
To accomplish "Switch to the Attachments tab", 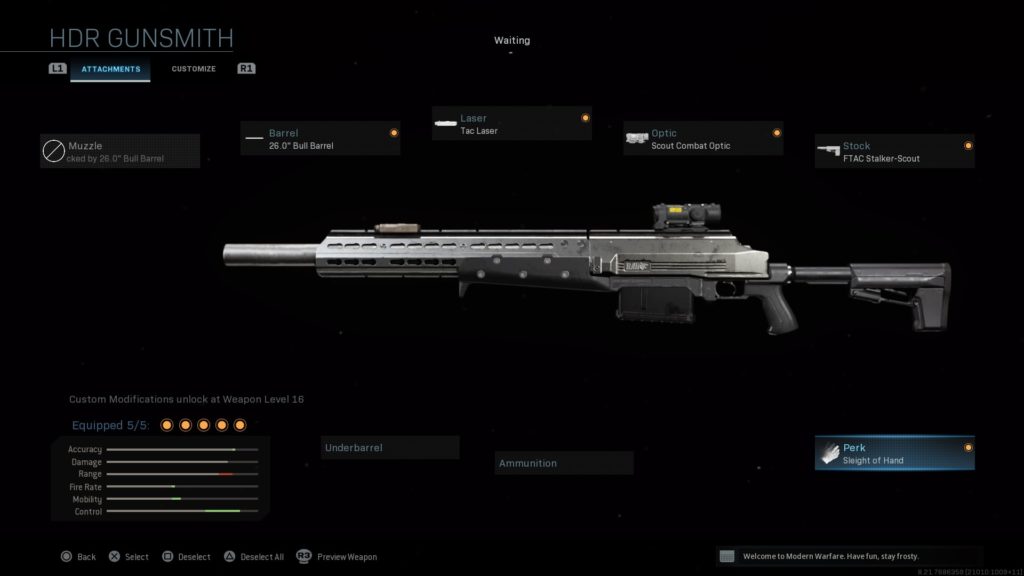I will coord(111,69).
